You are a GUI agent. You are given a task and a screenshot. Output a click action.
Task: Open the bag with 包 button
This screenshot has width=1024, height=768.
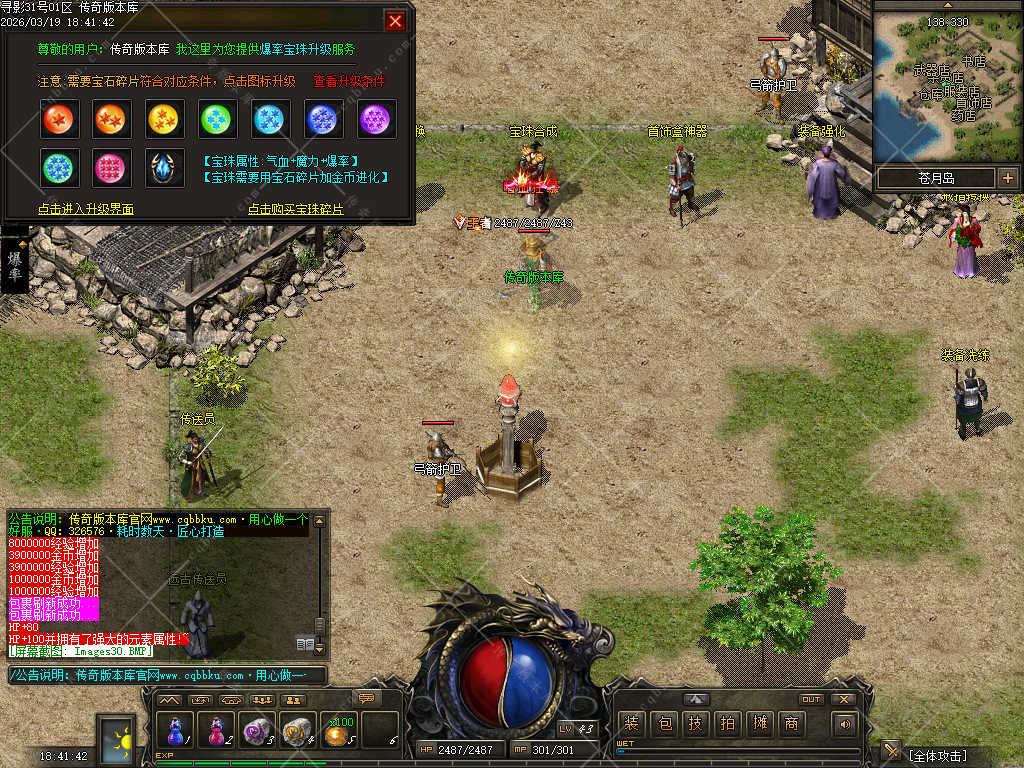coord(664,723)
